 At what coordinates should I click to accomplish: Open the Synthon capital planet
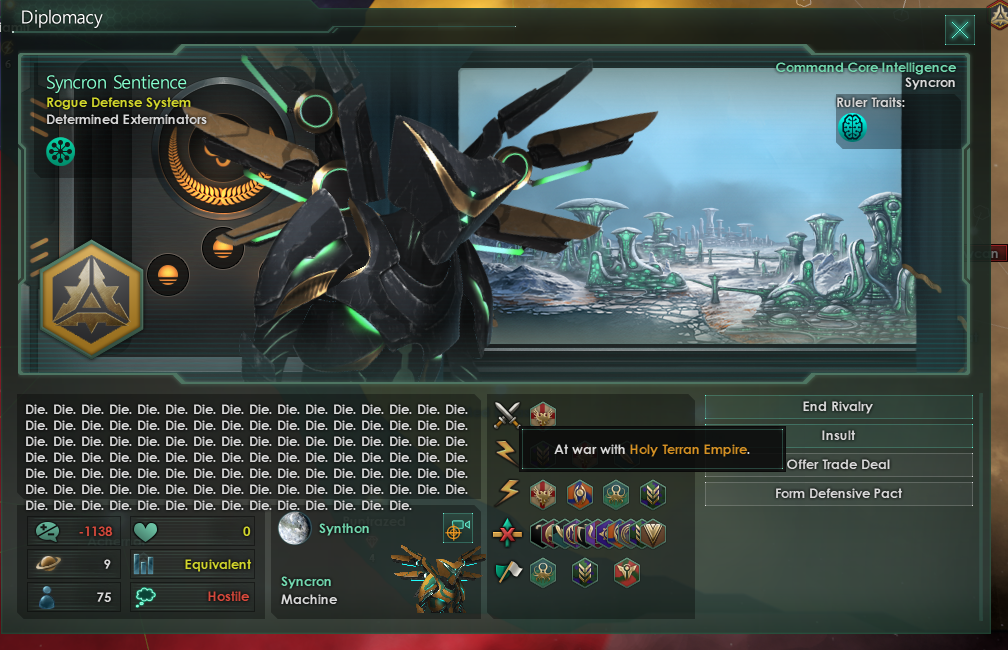point(293,529)
